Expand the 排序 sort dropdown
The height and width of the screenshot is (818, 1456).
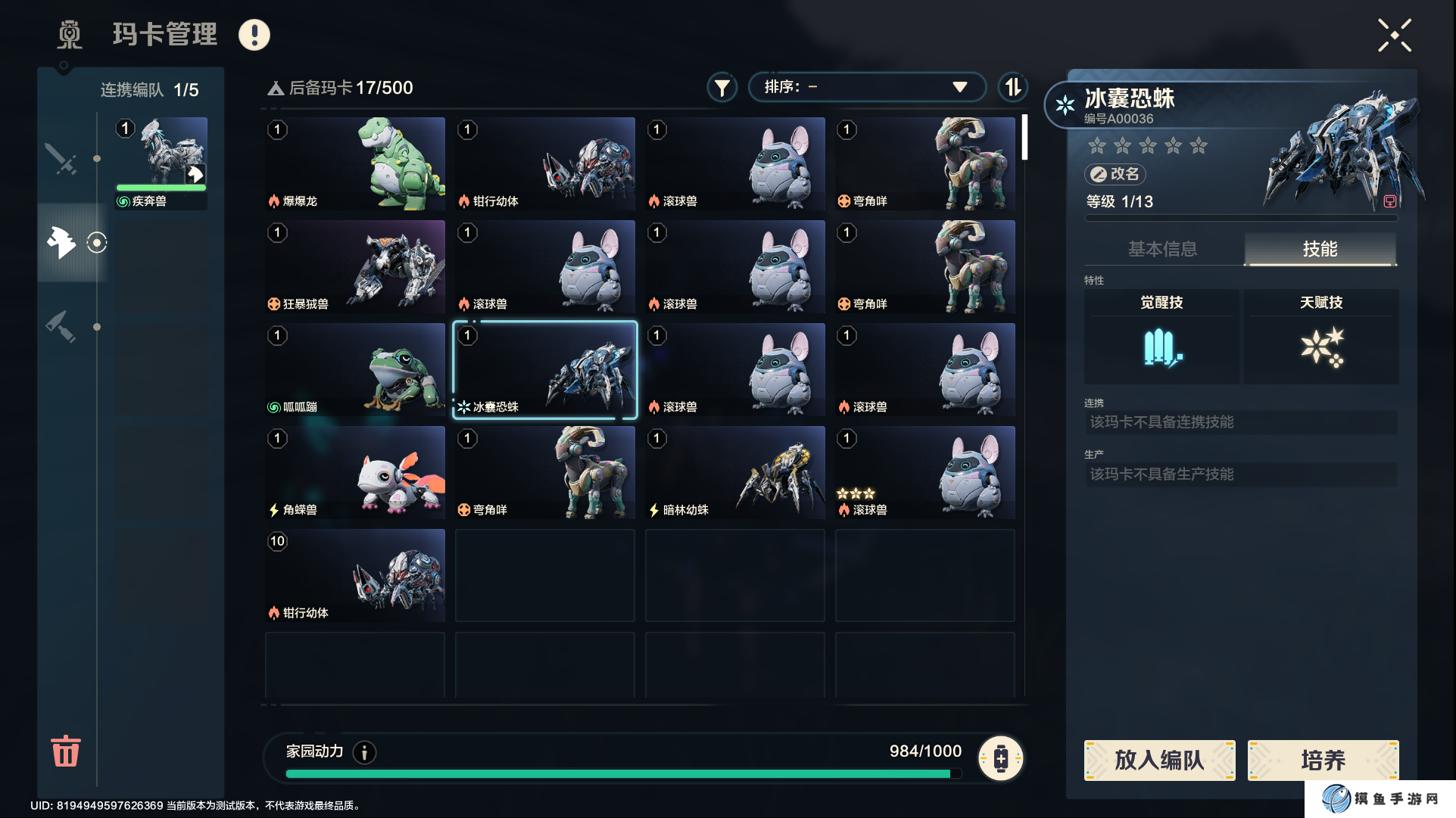866,87
